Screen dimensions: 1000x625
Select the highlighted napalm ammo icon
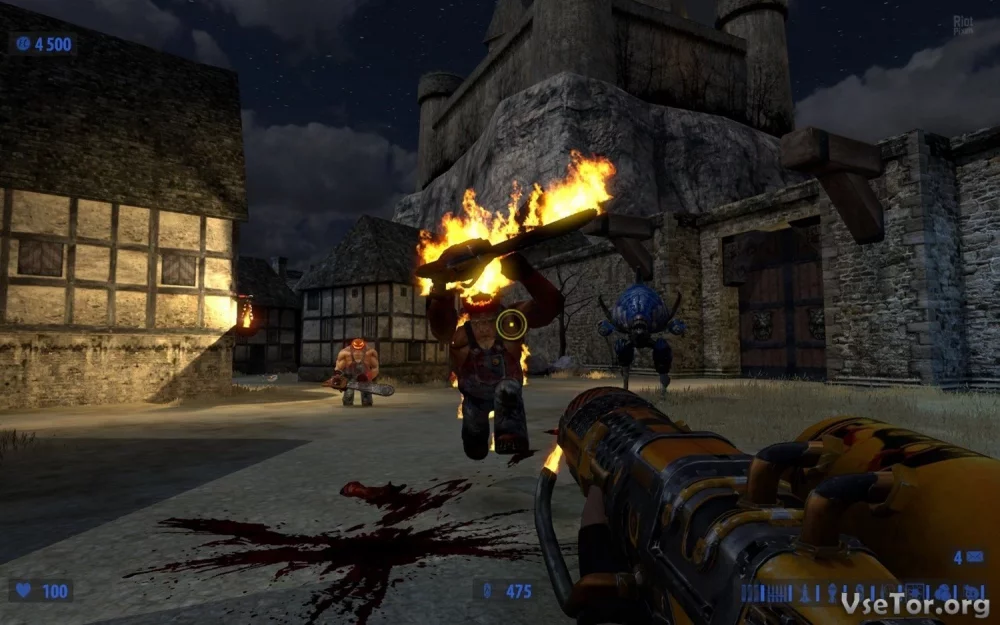coord(914,592)
